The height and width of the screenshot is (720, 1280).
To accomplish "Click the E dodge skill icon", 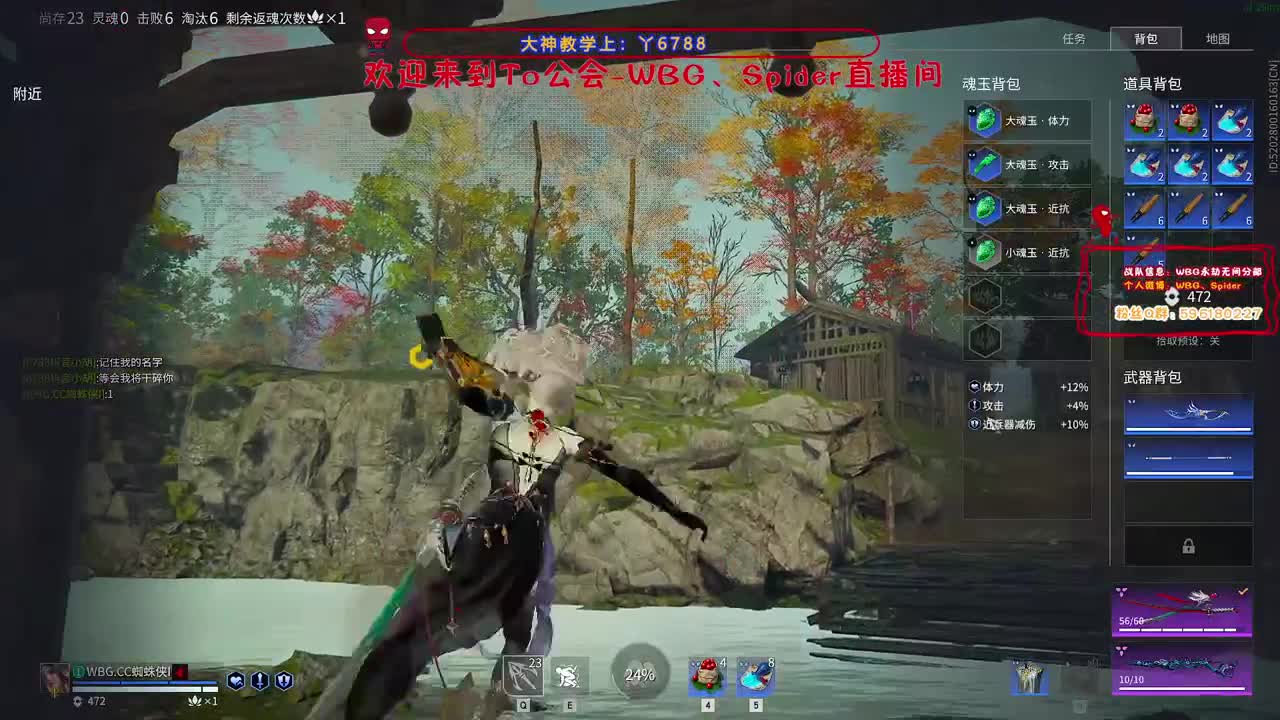I will pos(567,676).
